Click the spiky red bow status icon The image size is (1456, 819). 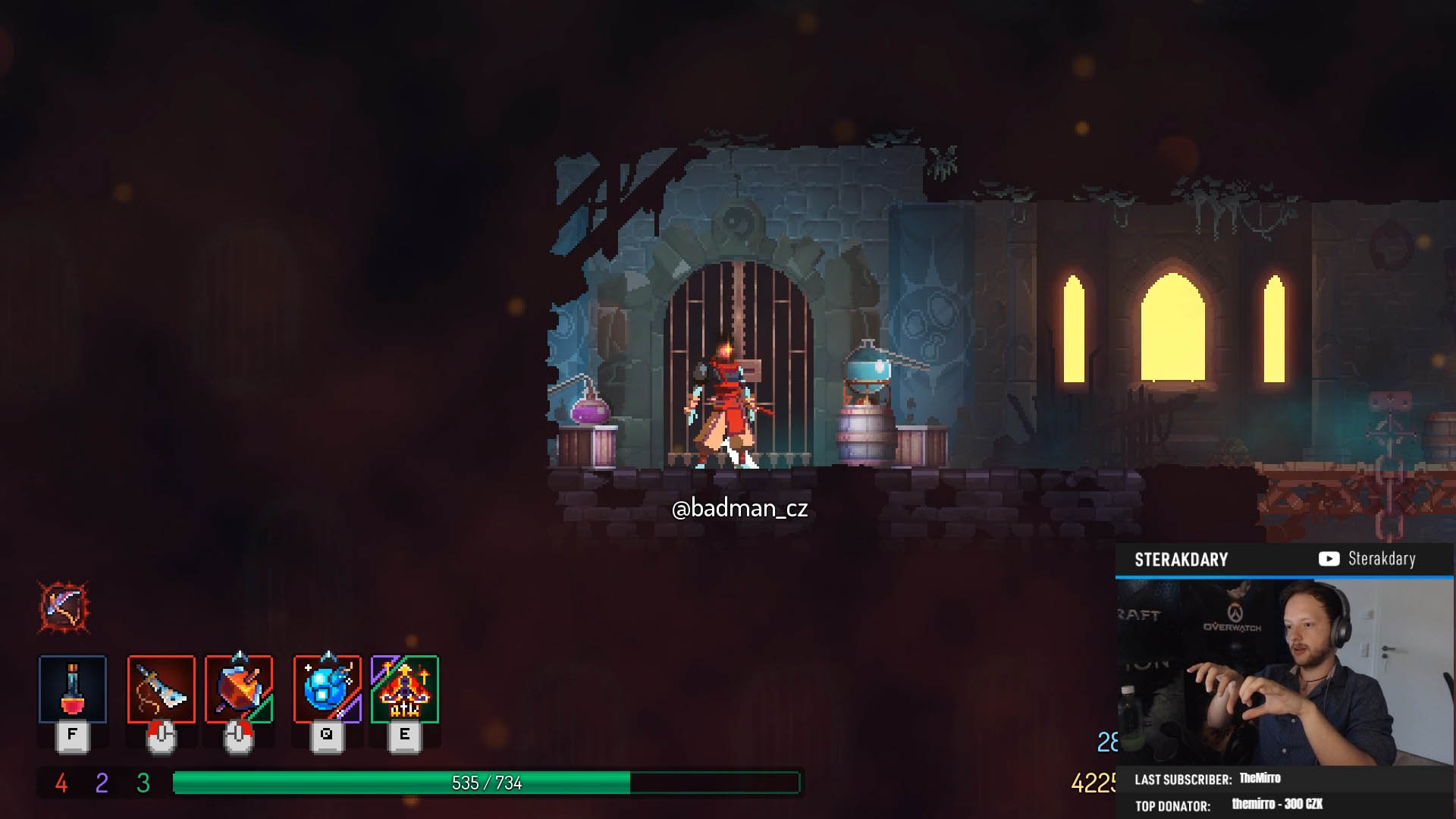[x=64, y=607]
